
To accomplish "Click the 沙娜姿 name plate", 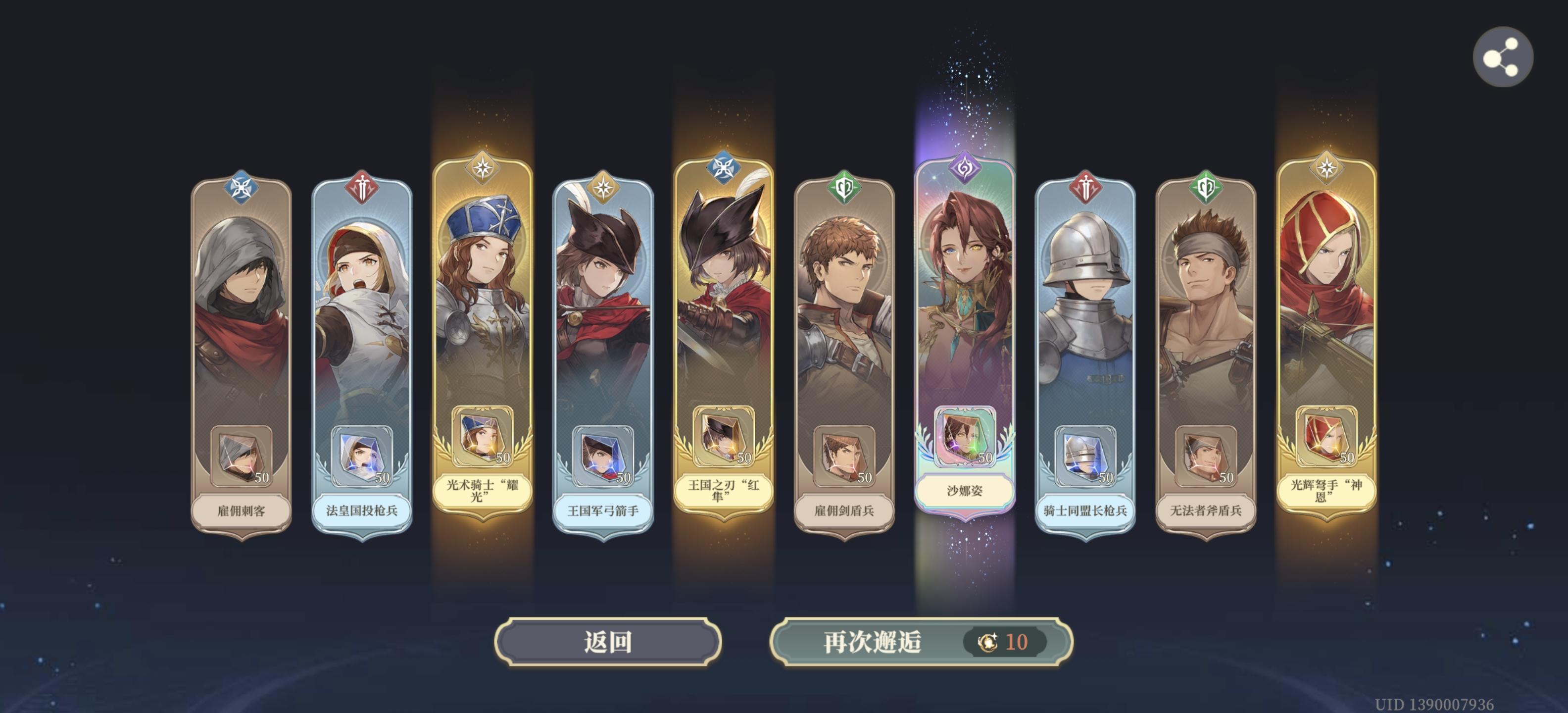I will [965, 491].
